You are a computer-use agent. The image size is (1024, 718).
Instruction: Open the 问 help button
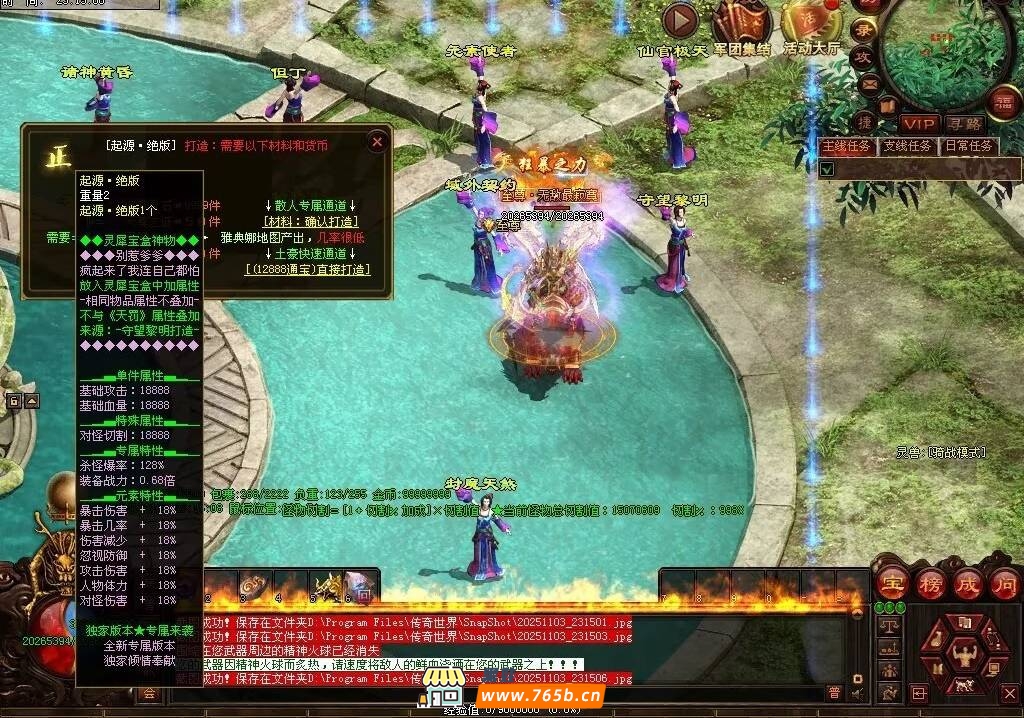point(1005,582)
